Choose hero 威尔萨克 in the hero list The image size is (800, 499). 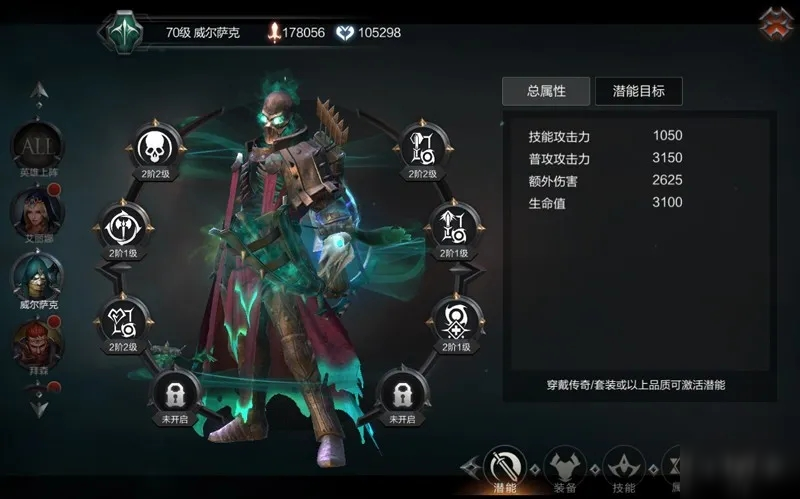[x=37, y=275]
